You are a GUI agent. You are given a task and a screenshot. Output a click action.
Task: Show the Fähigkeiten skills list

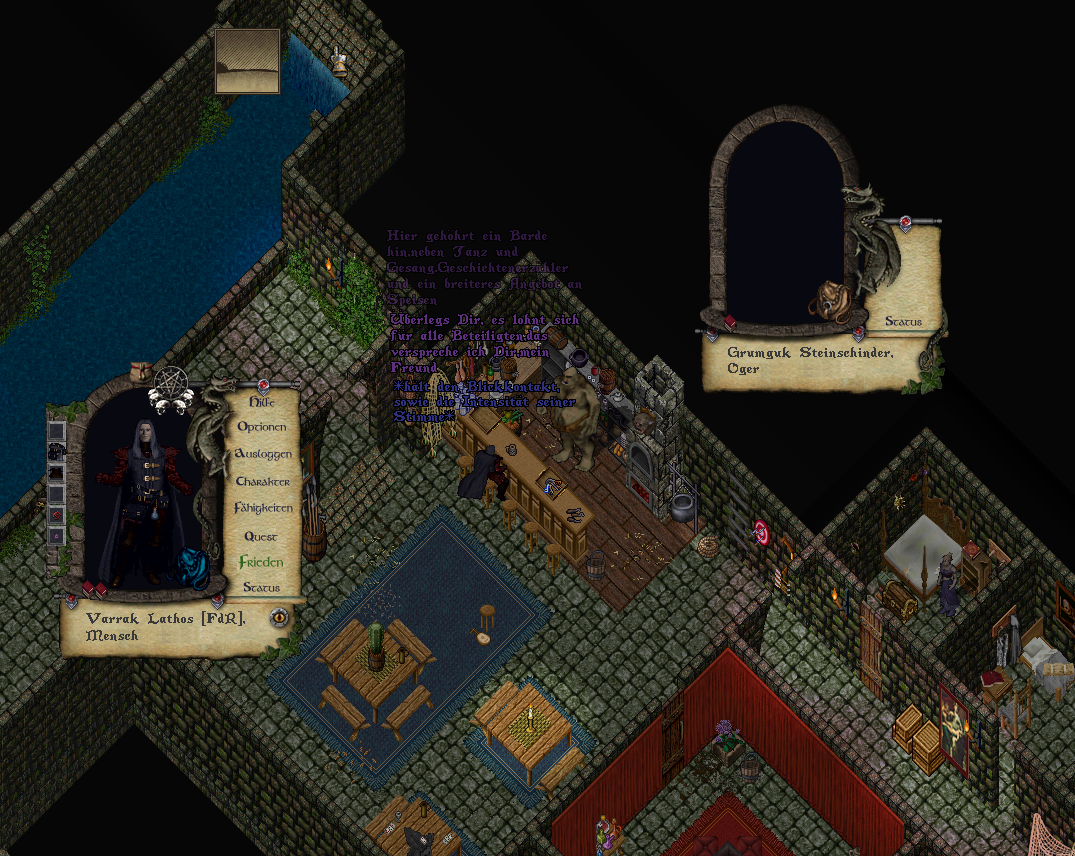tap(263, 508)
